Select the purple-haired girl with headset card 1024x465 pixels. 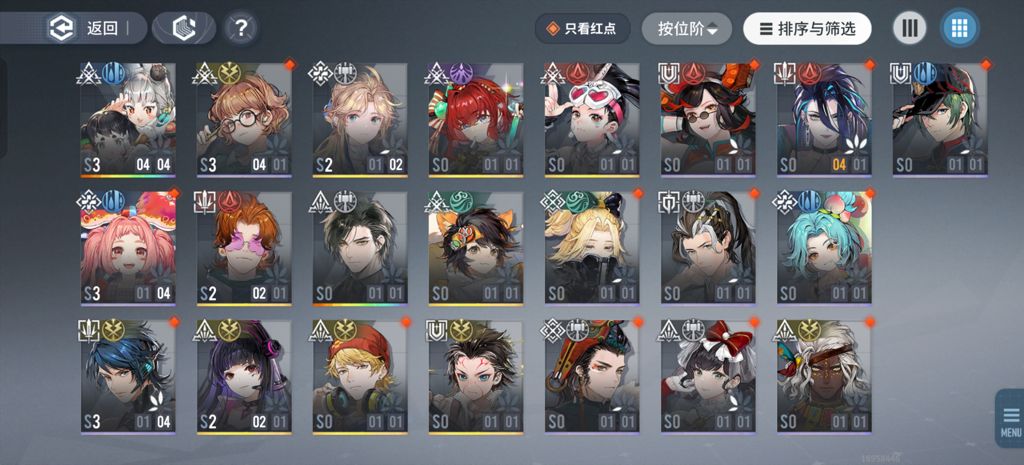(244, 376)
